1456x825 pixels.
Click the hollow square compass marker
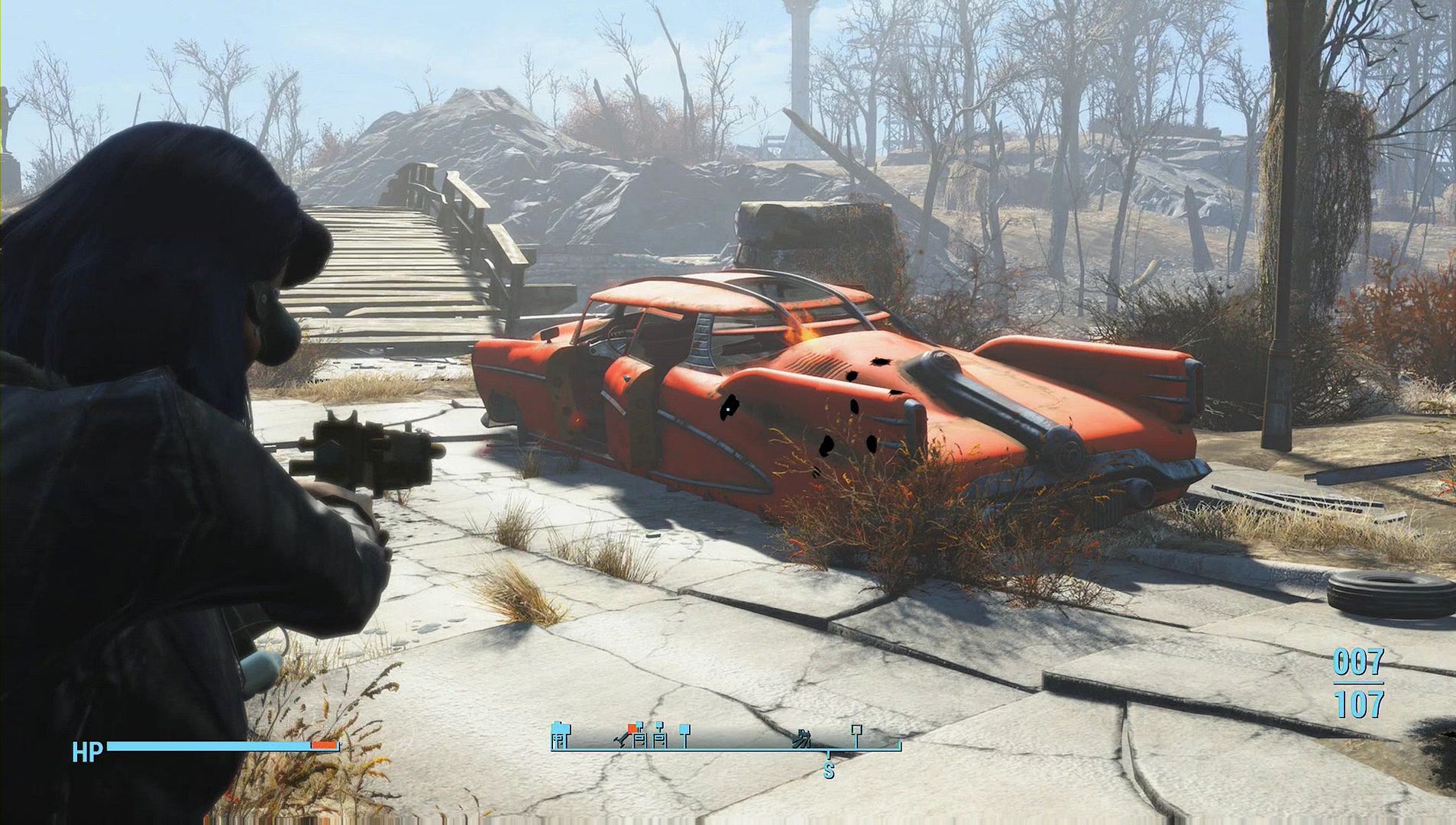(x=856, y=731)
